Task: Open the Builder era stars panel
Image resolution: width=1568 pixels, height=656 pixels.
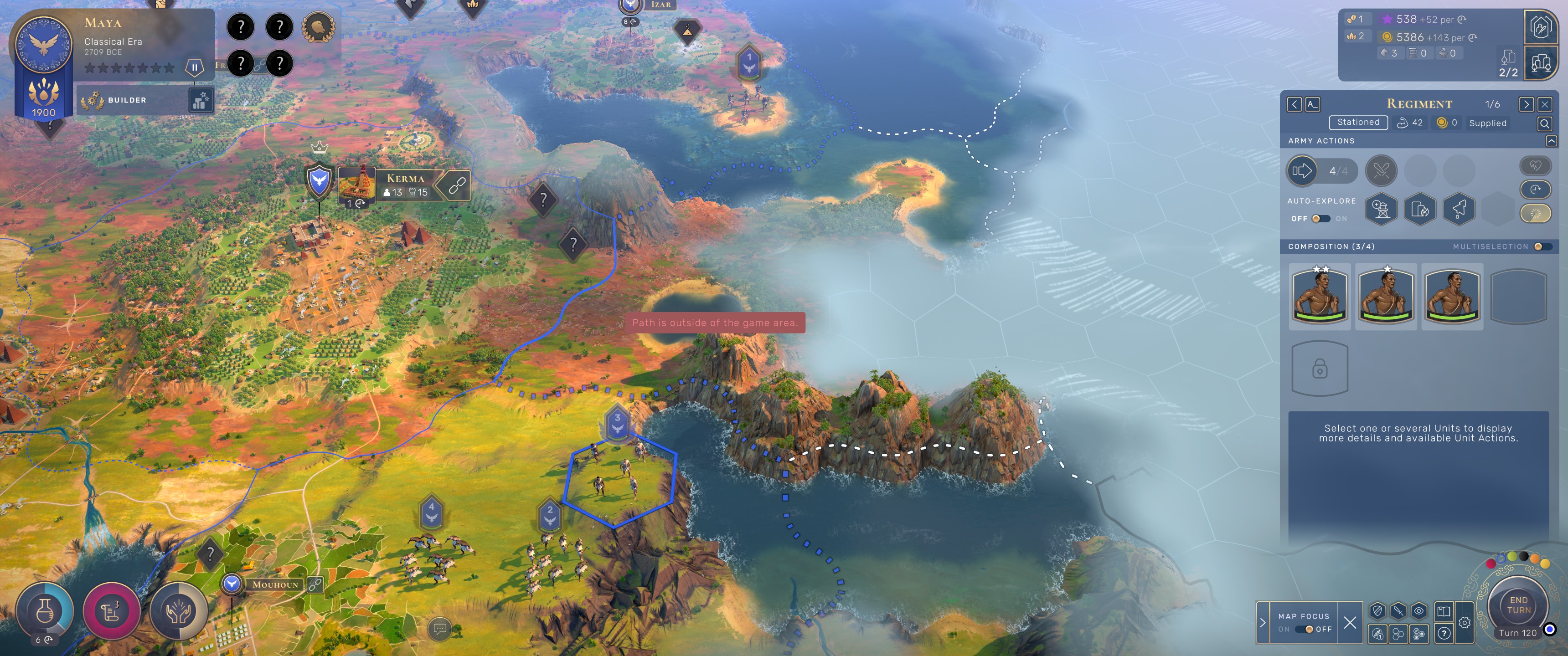Action: coord(200,100)
